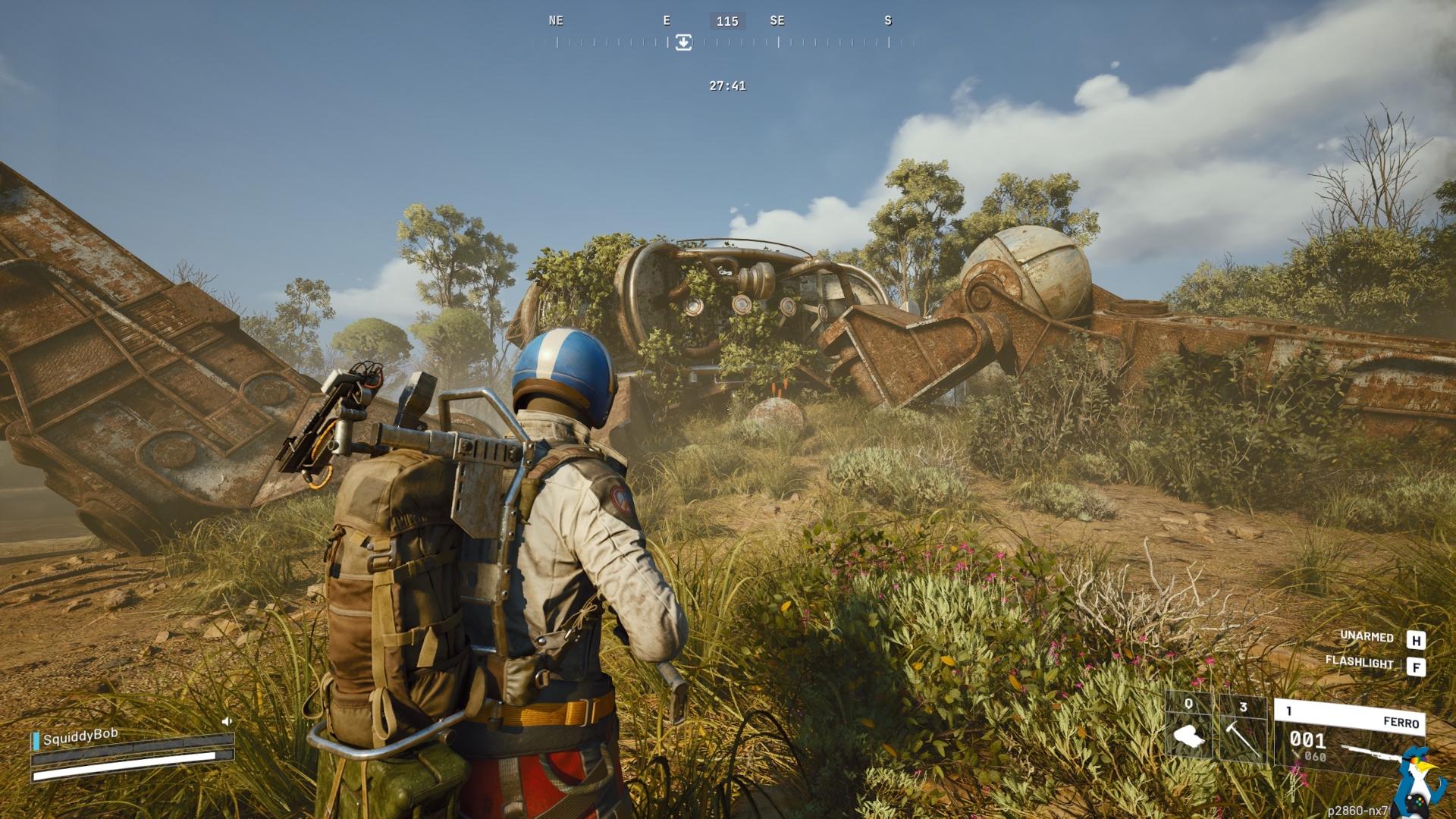Click the extraction marker on the compass
1456x819 pixels.
click(683, 42)
